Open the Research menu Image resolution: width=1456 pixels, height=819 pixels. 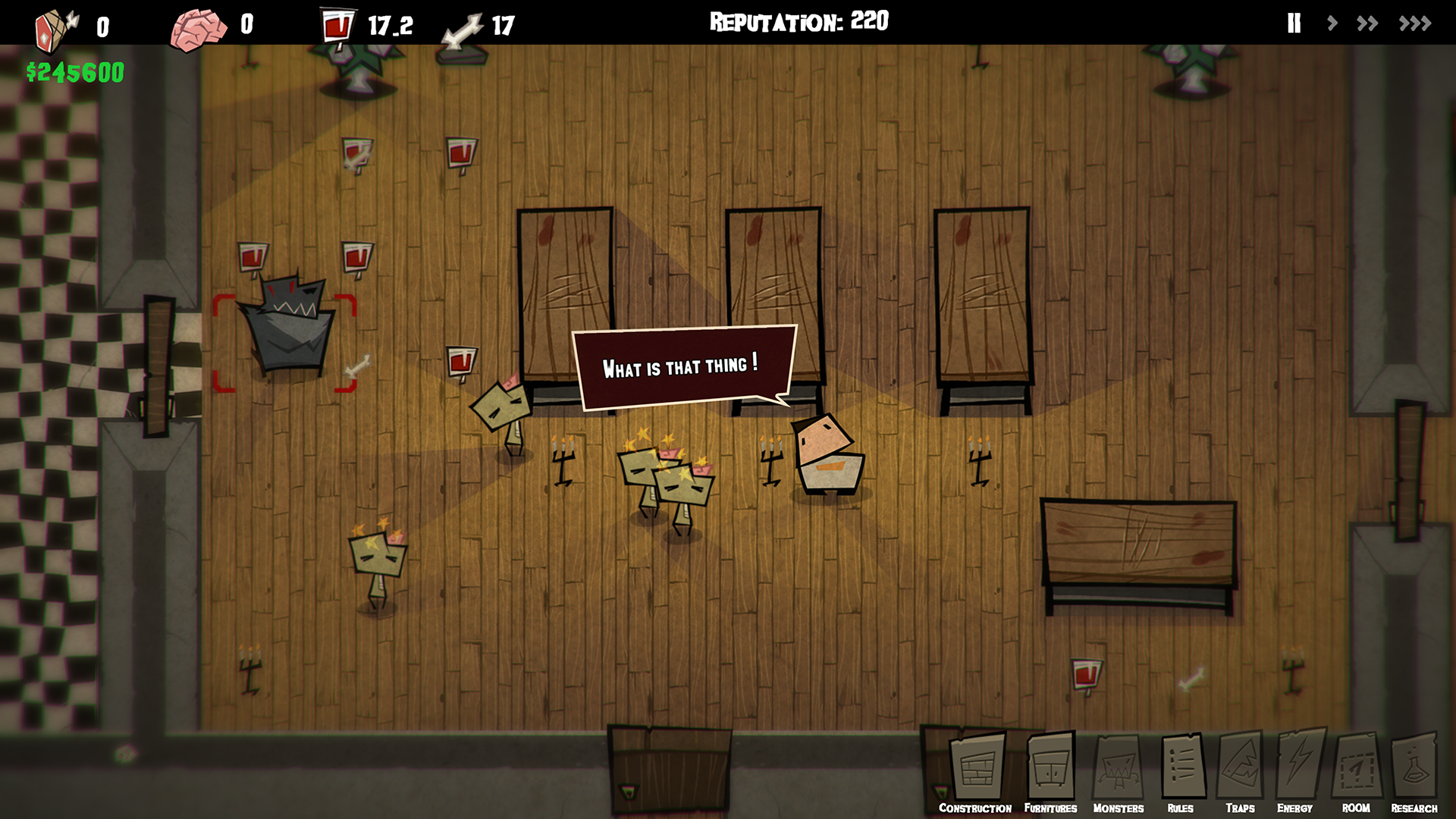tap(1414, 772)
